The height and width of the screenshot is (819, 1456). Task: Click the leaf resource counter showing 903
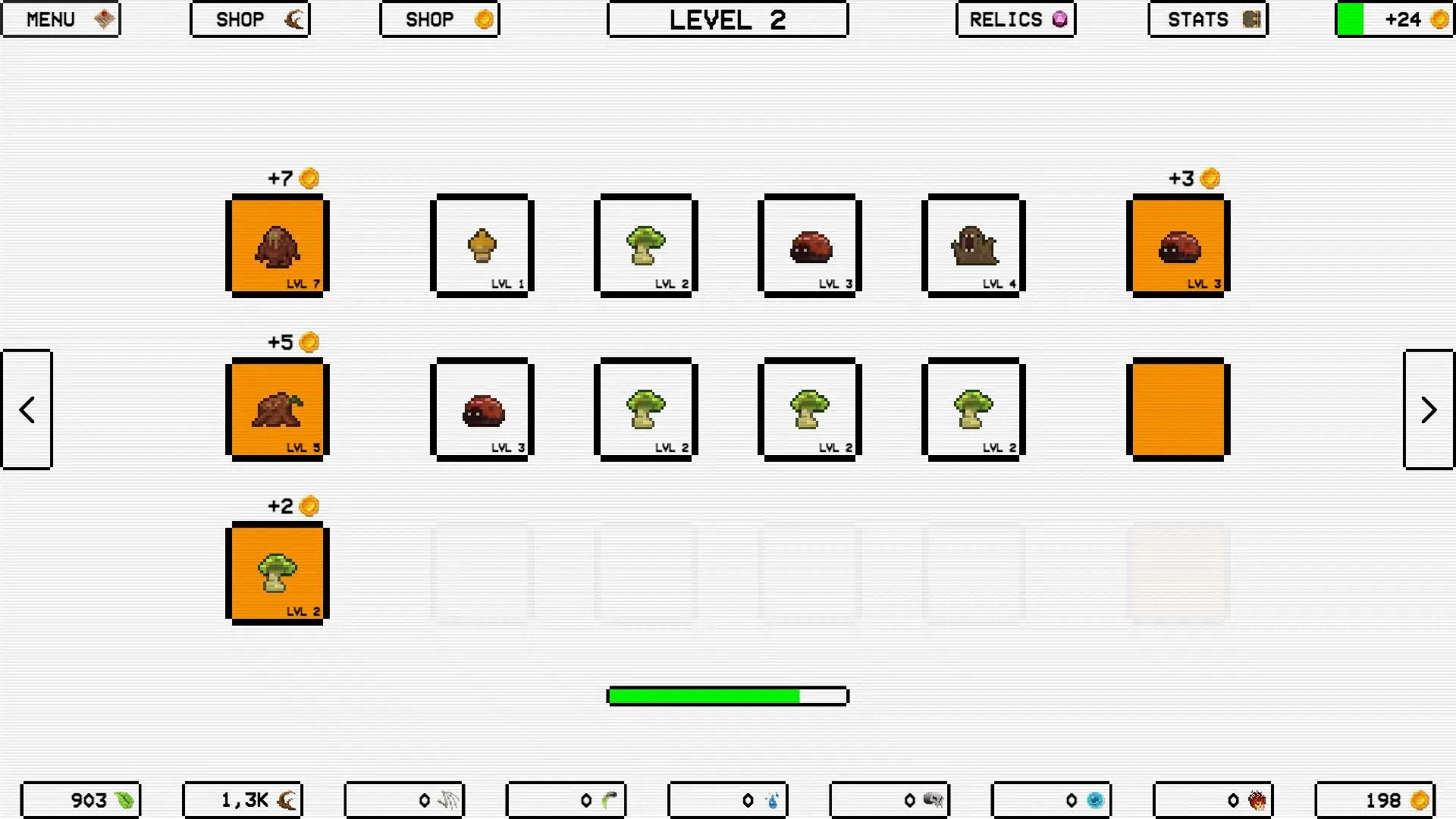coord(81,799)
